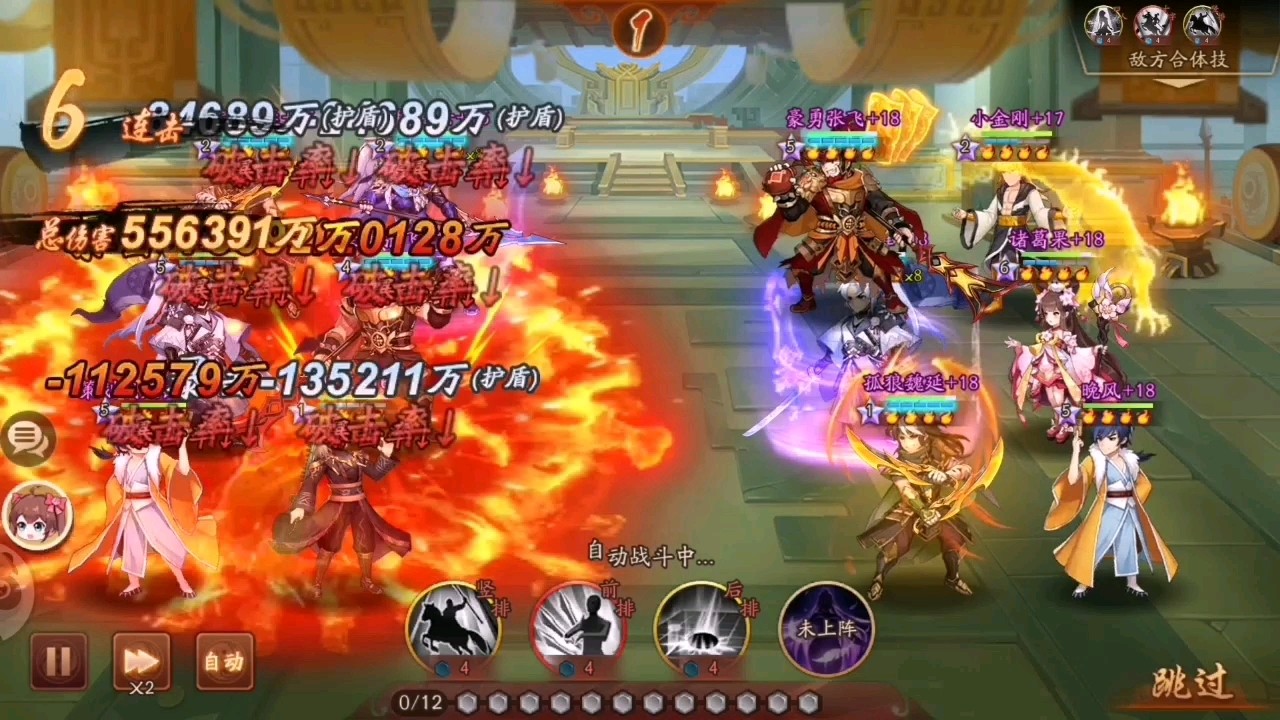Pause the battle with the pause button
1280x720 pixels.
click(59, 660)
